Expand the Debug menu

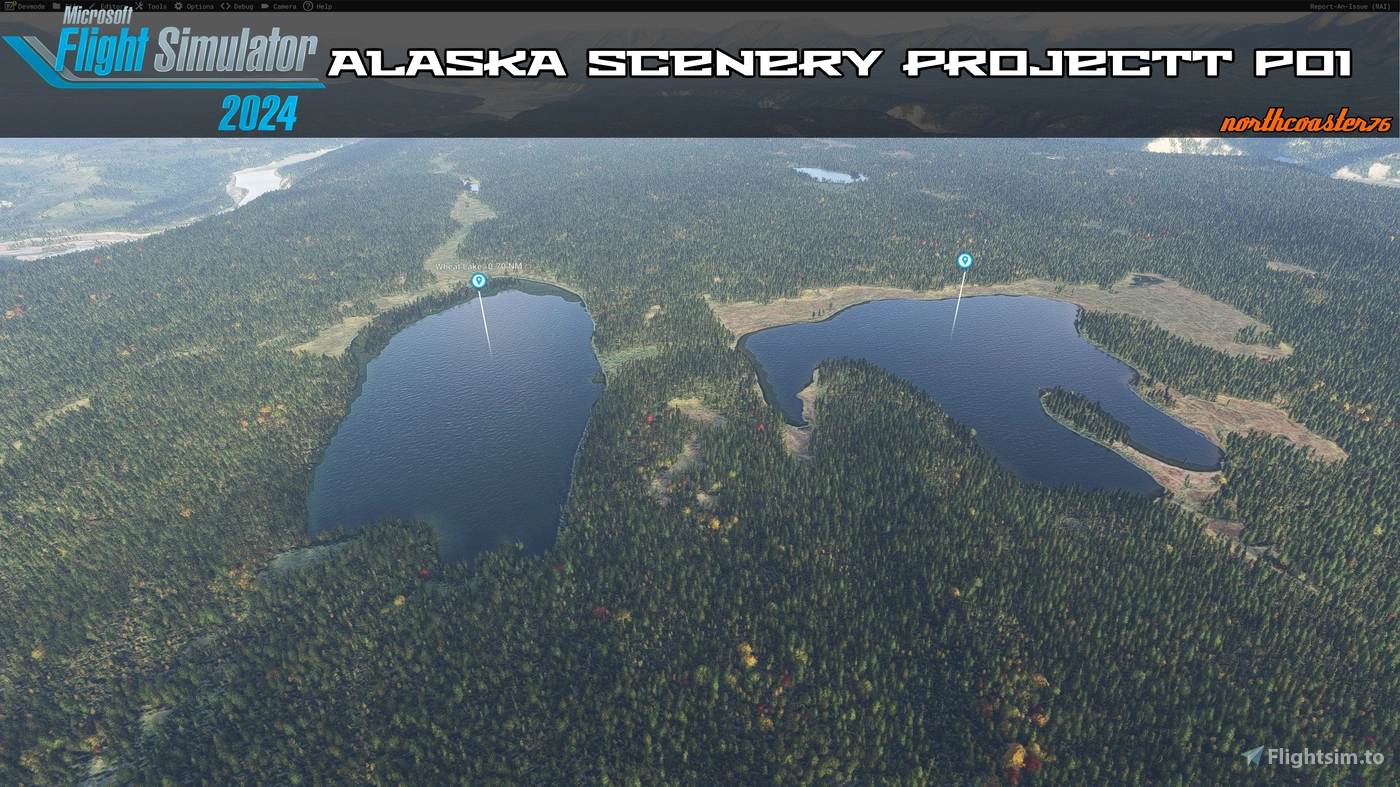coord(241,6)
